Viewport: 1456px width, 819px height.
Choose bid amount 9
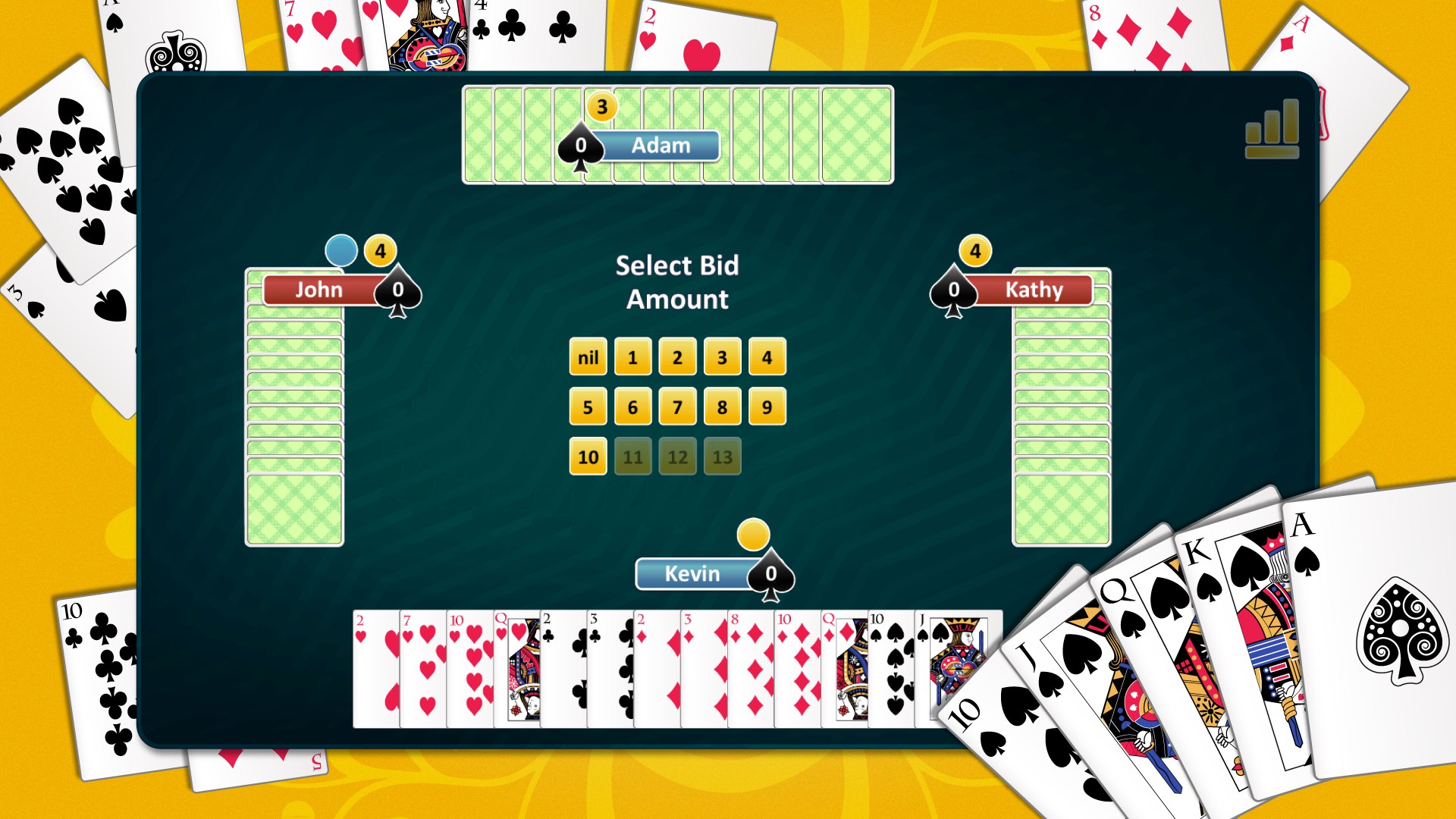click(x=767, y=406)
